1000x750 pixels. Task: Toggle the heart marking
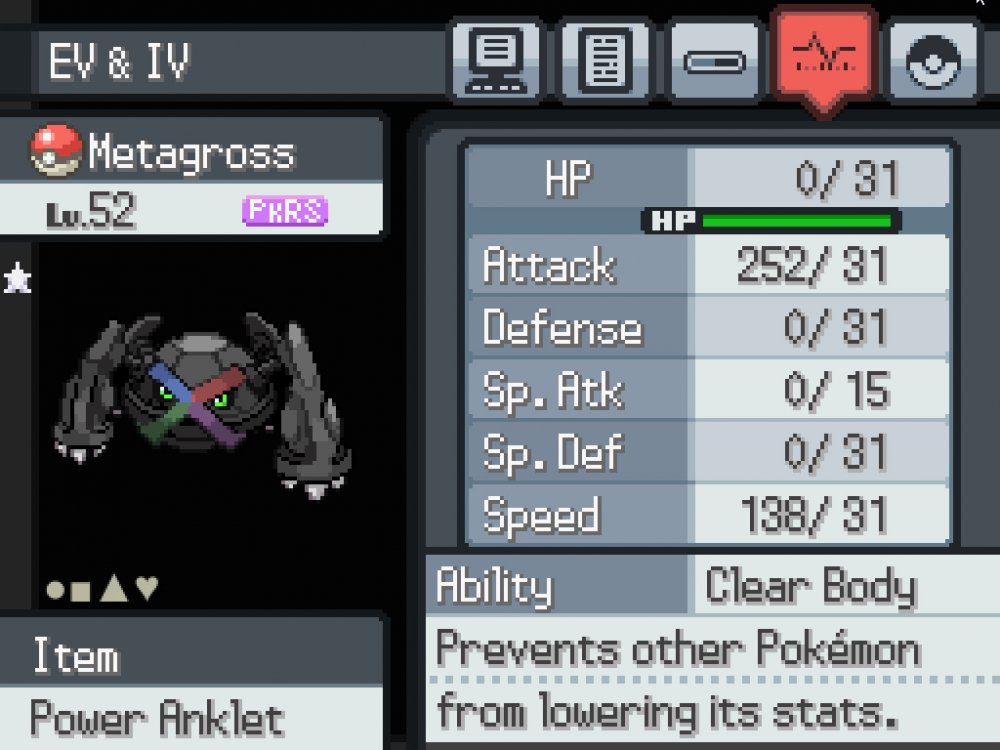click(147, 589)
